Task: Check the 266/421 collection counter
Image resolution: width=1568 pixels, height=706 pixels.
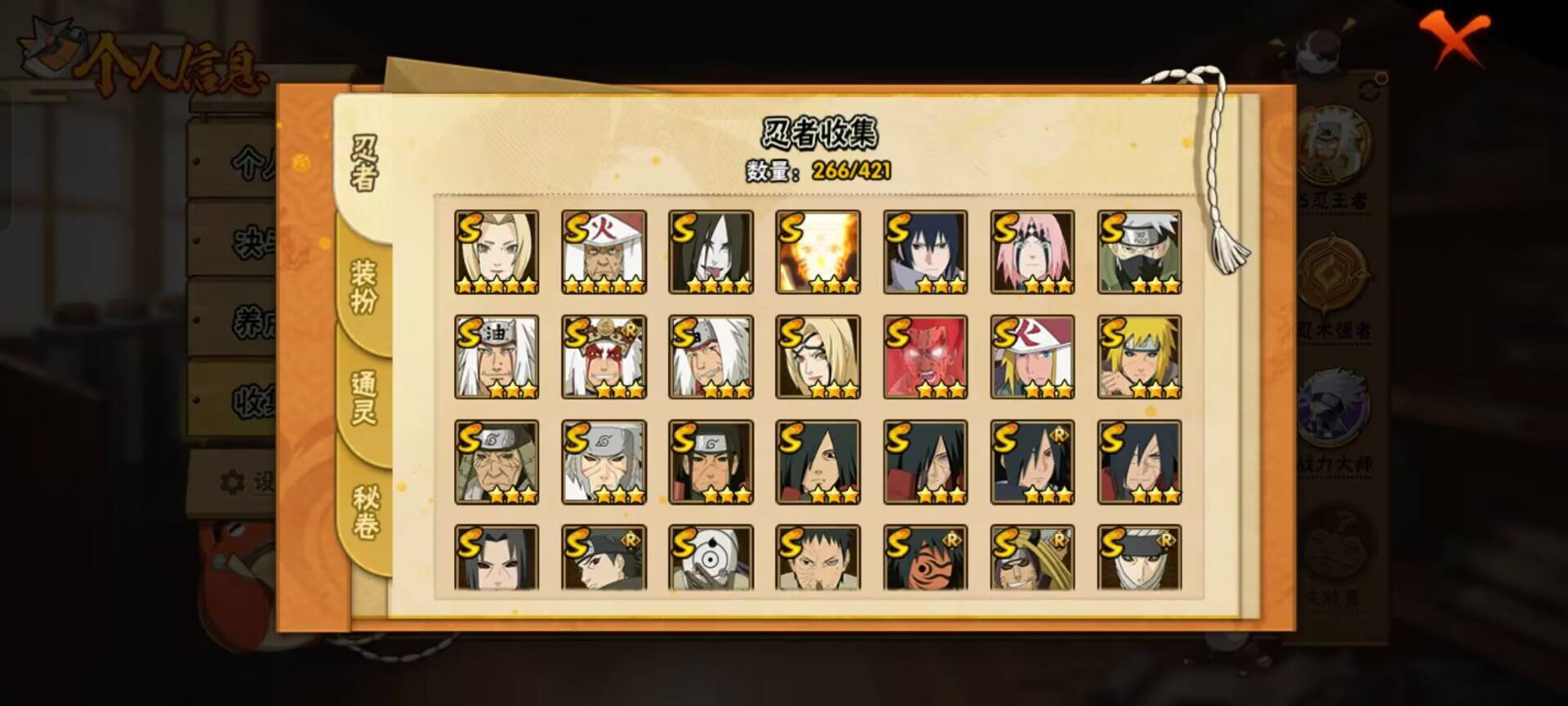Action: pos(851,172)
